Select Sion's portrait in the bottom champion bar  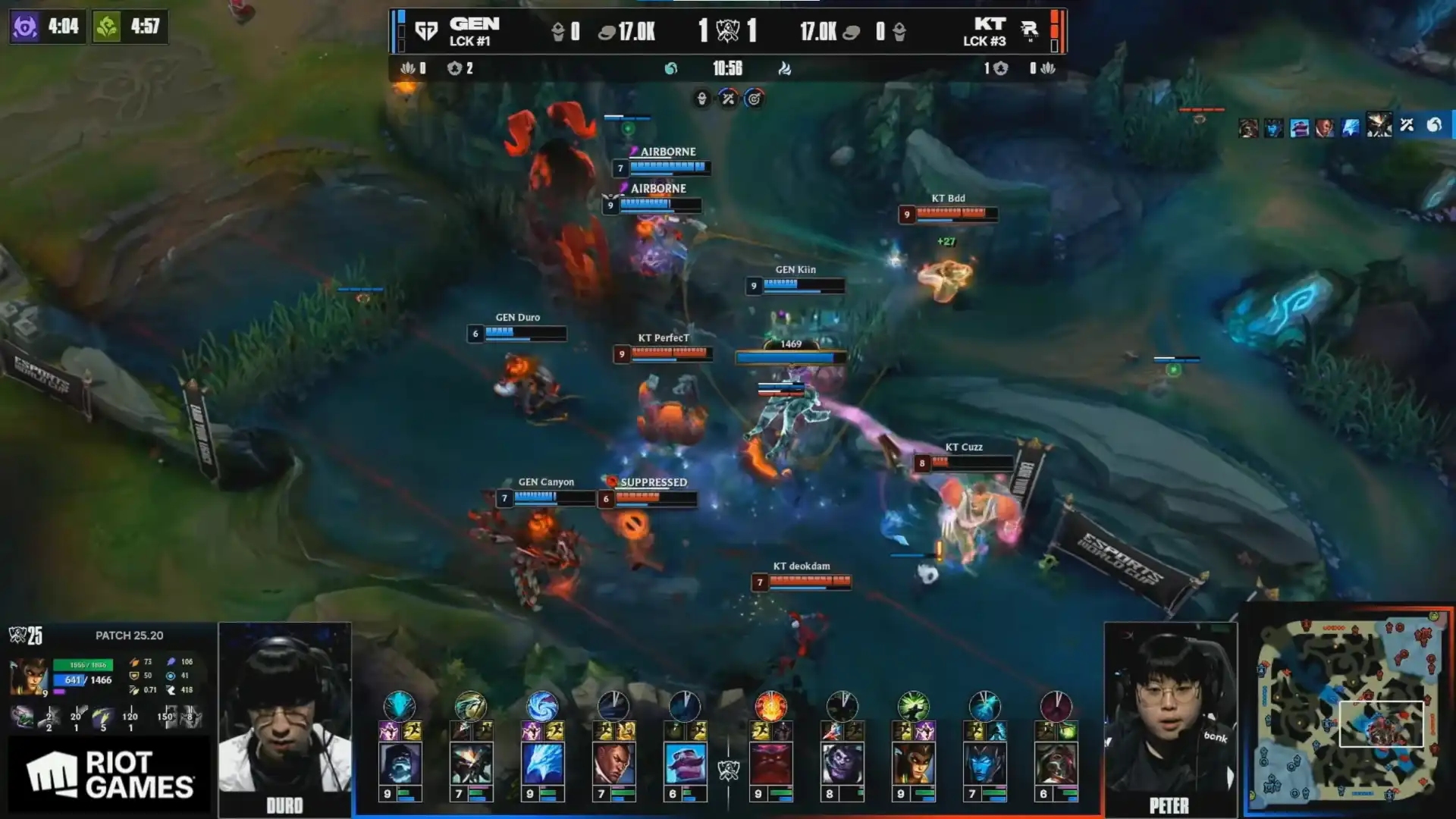click(400, 763)
